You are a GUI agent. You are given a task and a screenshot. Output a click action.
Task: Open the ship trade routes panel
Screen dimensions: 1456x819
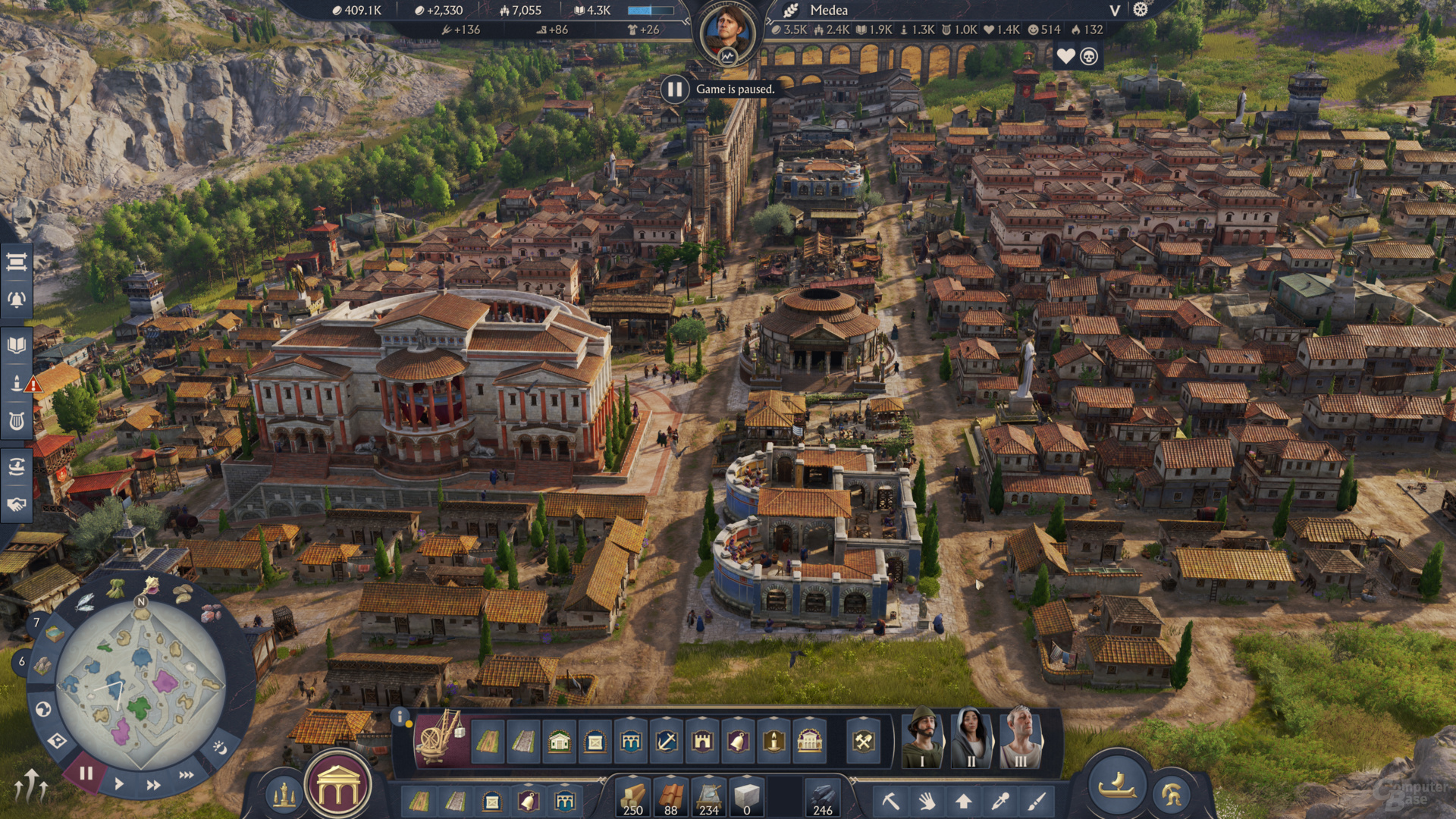(17, 466)
